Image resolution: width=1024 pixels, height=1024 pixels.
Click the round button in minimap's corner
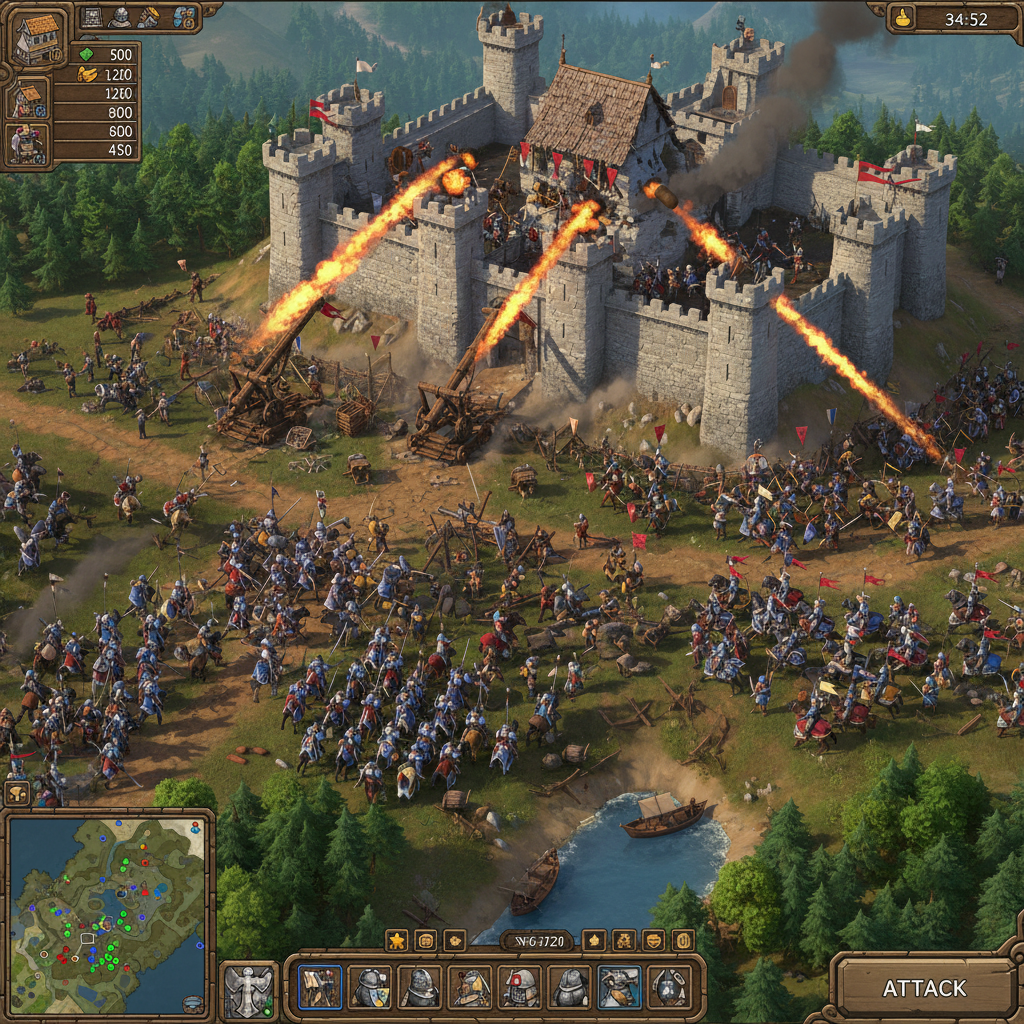pyautogui.click(x=193, y=1002)
